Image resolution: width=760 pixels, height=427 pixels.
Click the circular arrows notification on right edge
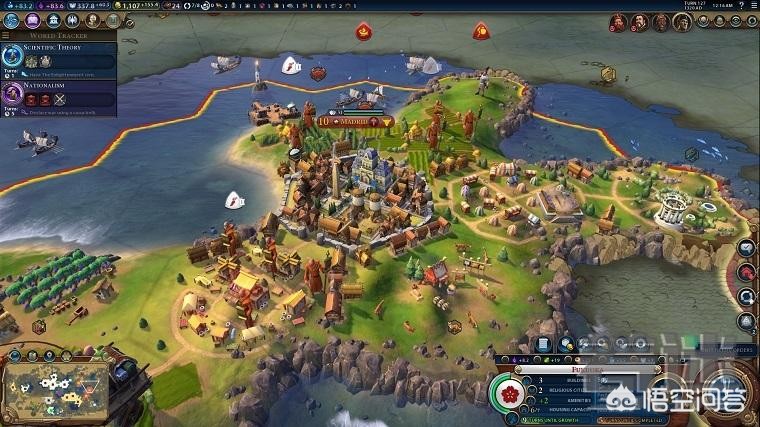[x=747, y=297]
